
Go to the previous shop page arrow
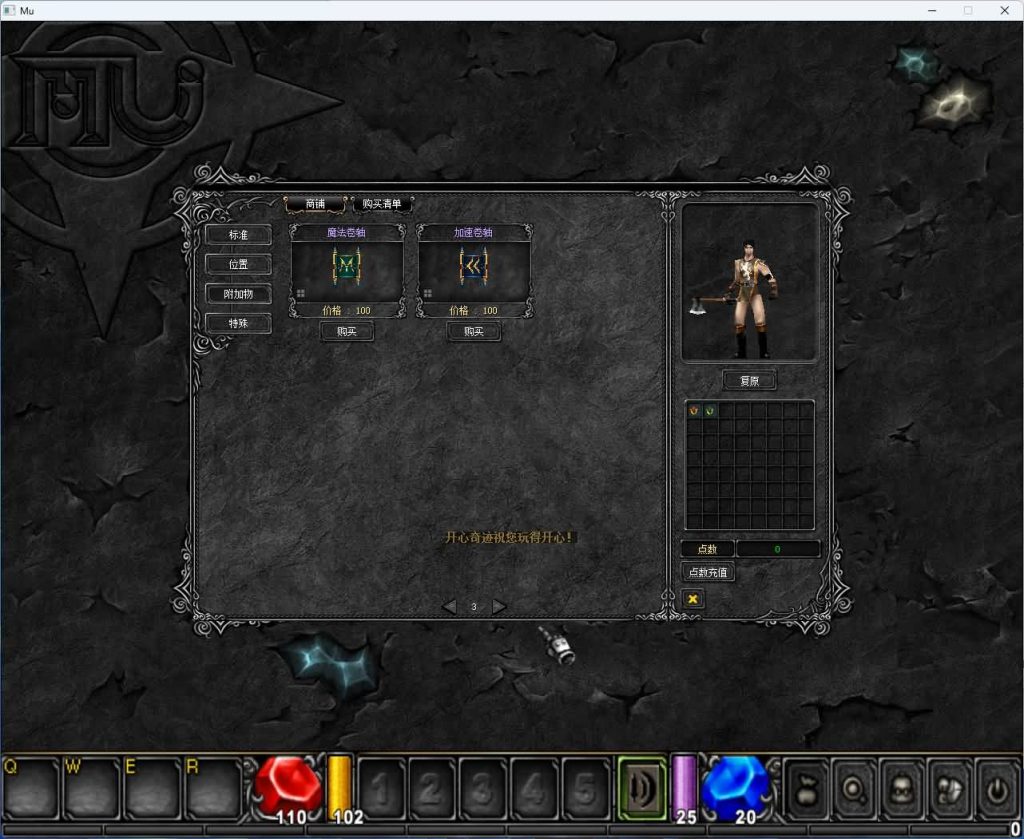point(449,606)
